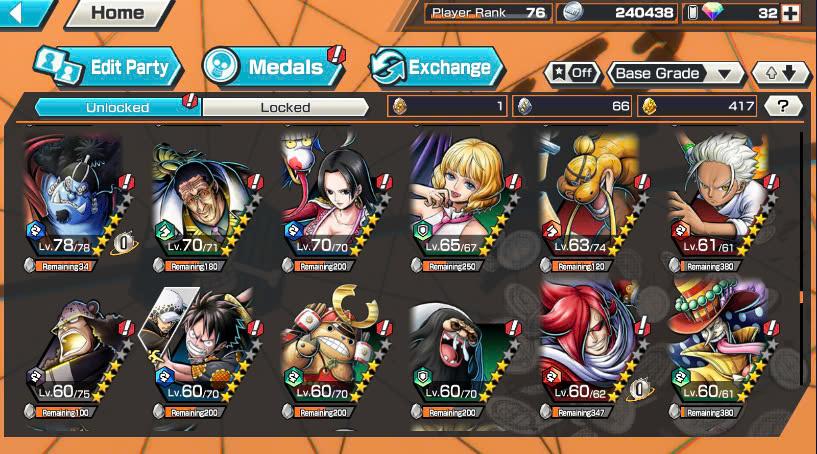Switch to the Locked characters tab
Screen dimensions: 817x454
pos(285,107)
